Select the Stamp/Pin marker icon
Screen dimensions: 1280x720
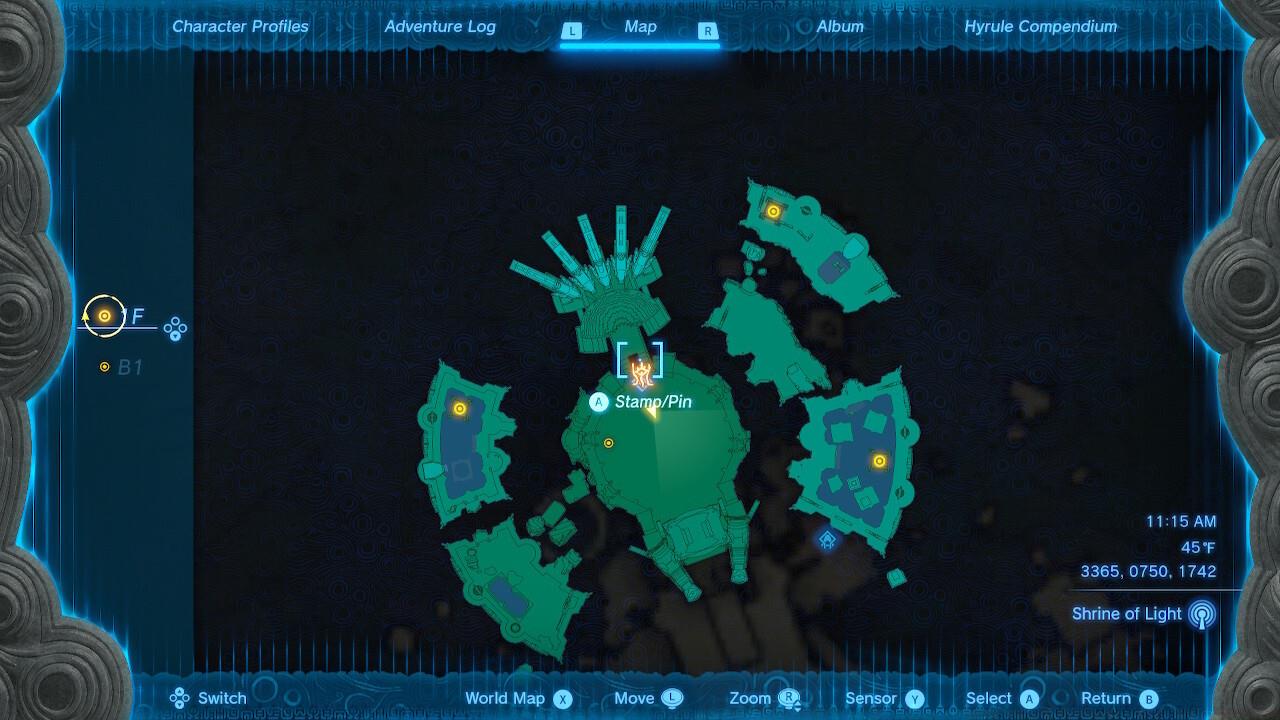pyautogui.click(x=598, y=401)
